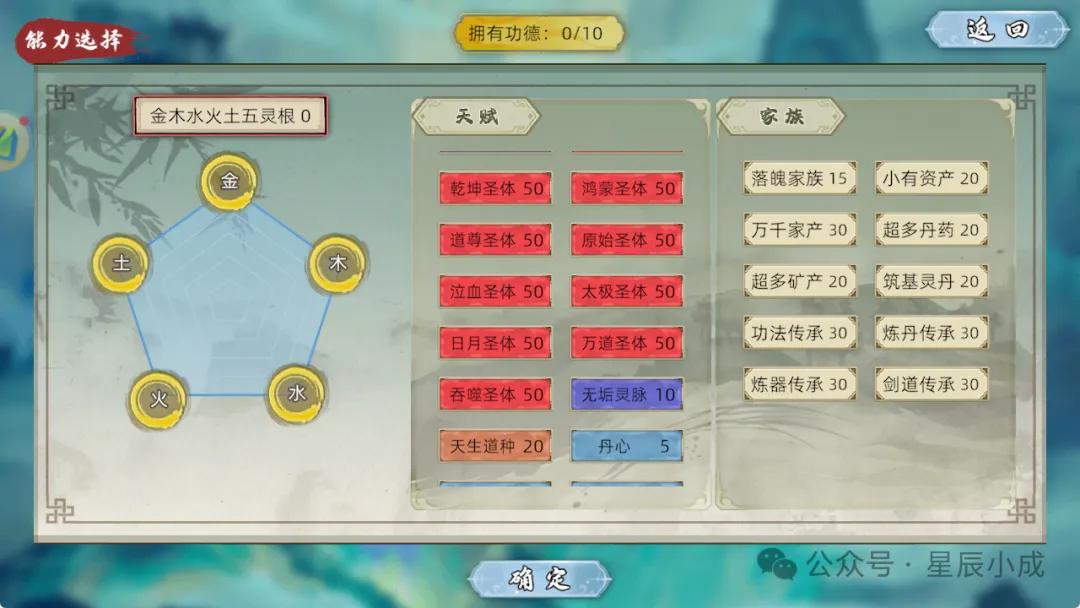The height and width of the screenshot is (608, 1080).
Task: Choose the 鸿蒙圣体 talent
Action: 628,188
